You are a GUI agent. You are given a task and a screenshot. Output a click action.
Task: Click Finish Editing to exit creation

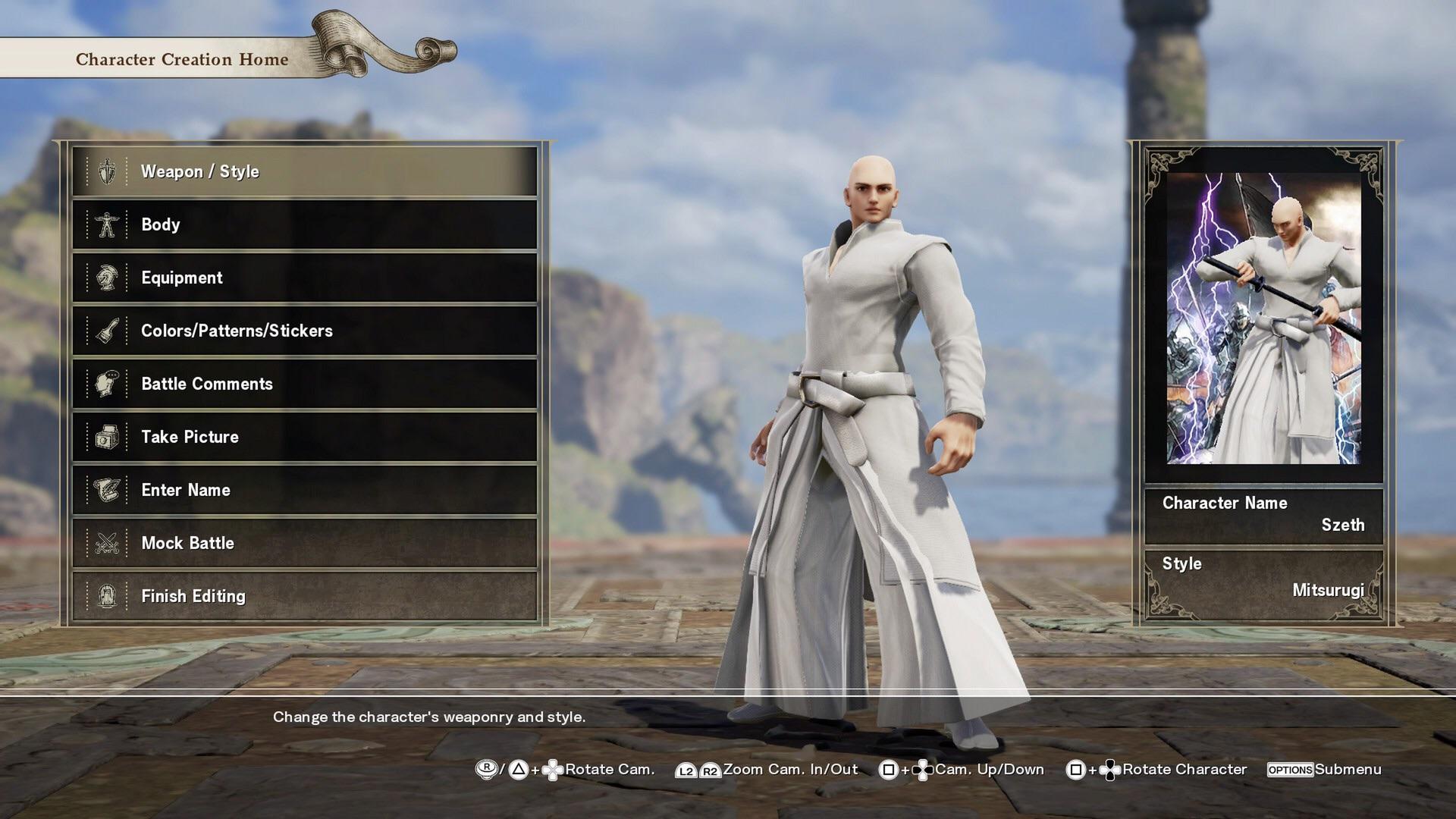(305, 596)
